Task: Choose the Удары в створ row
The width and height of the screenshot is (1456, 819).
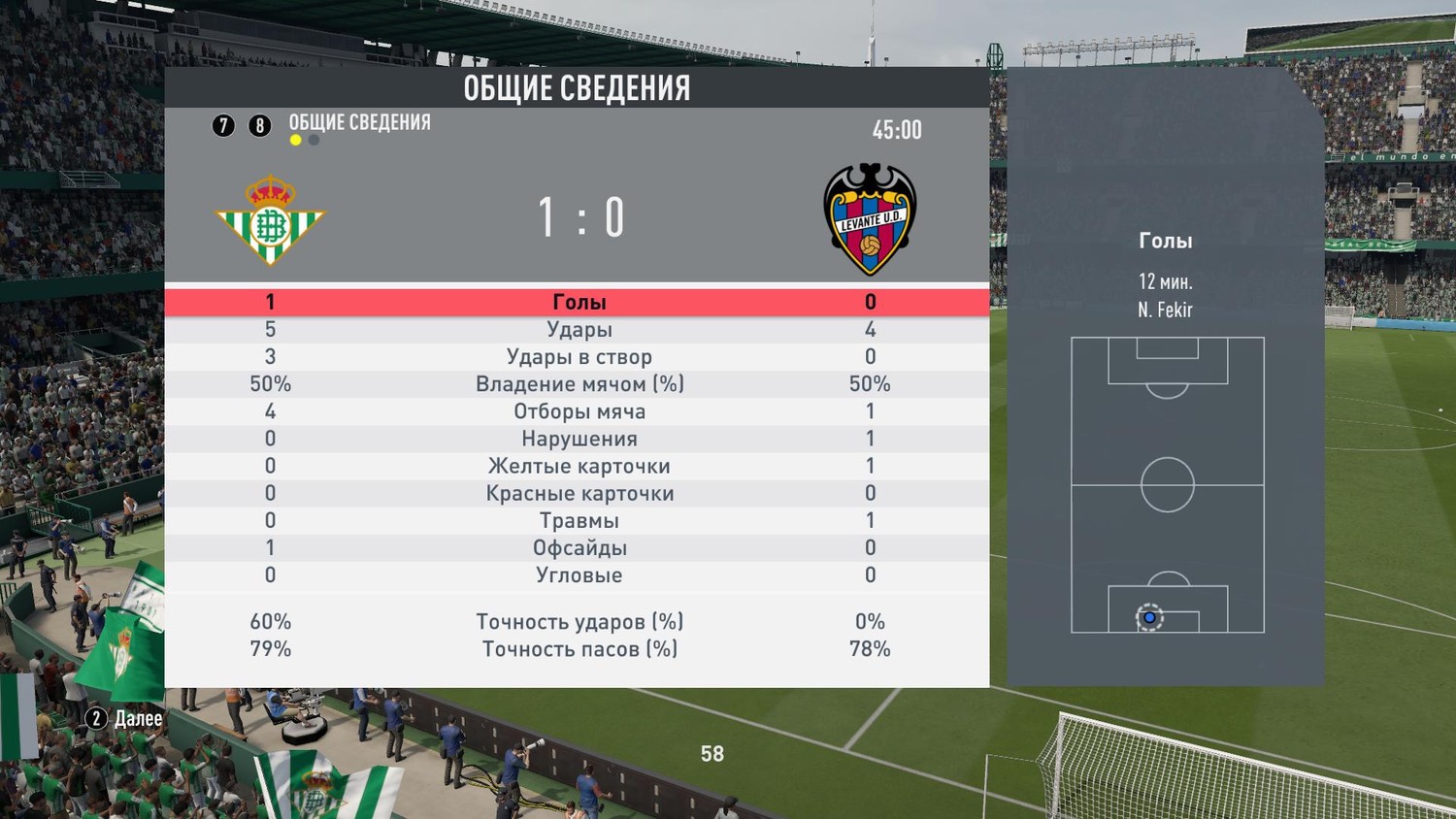Action: pyautogui.click(x=579, y=357)
